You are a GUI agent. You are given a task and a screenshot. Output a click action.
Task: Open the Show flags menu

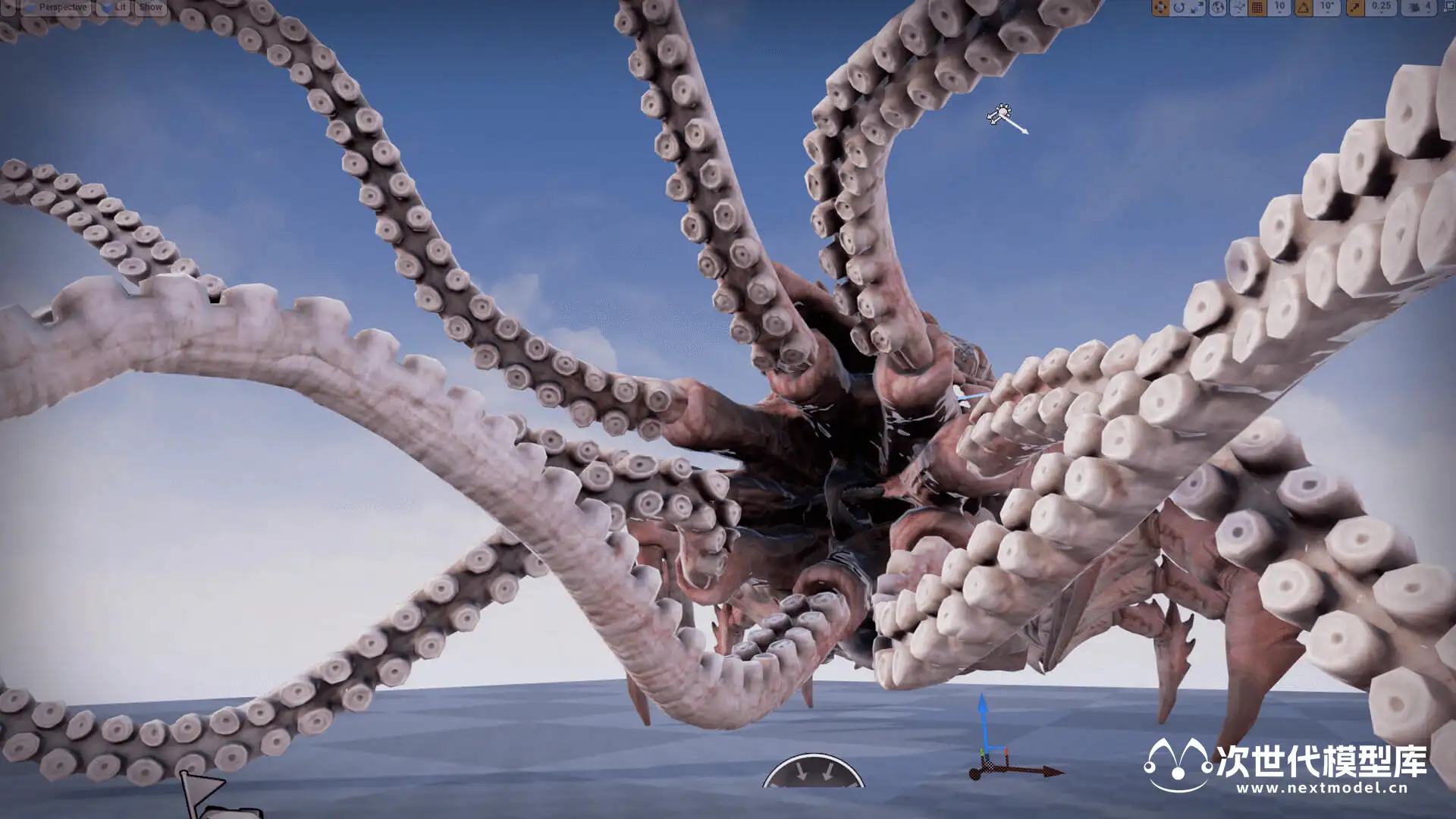[151, 8]
